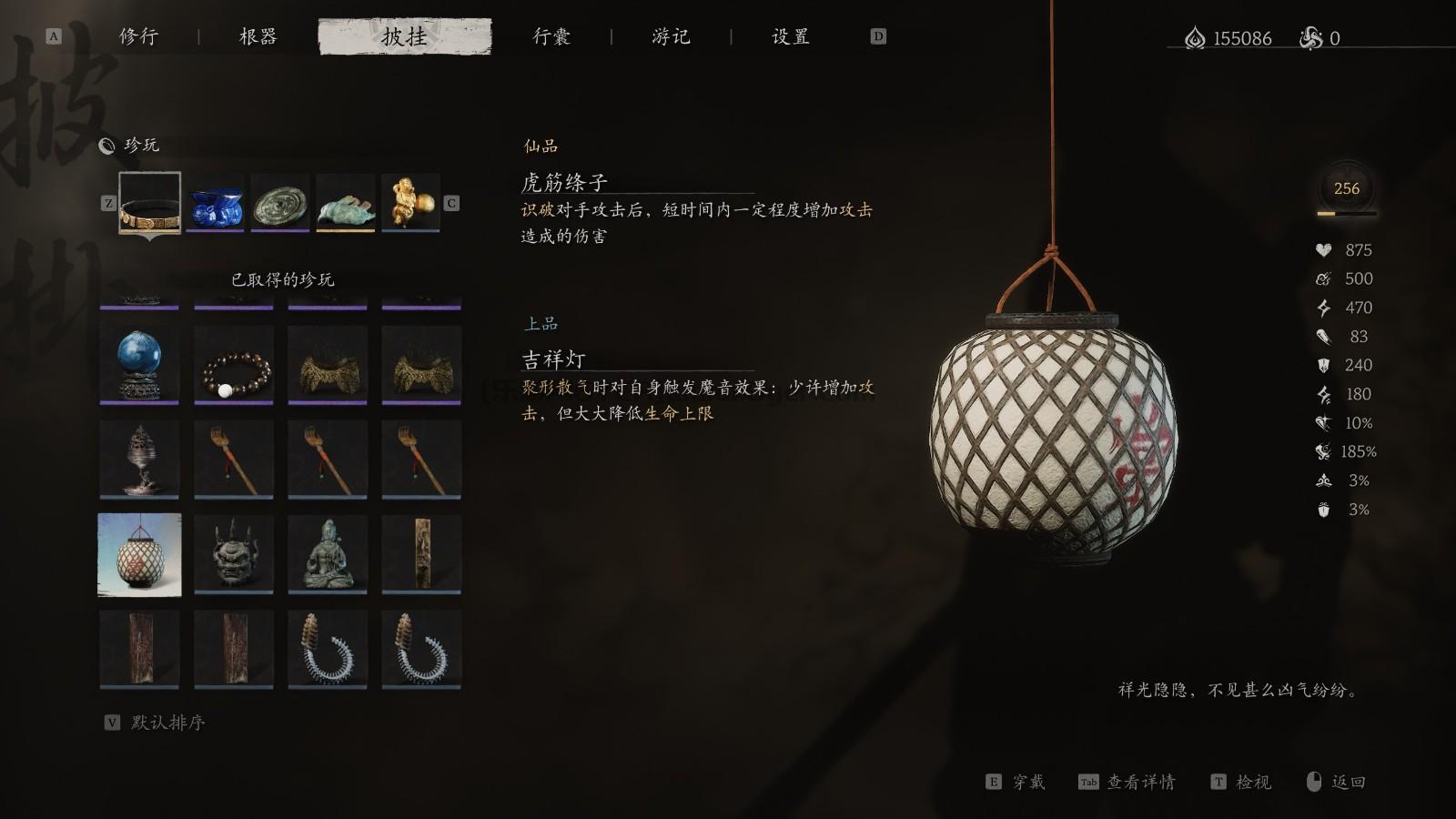Switch to the 行囊 tab
The width and height of the screenshot is (1456, 819).
(551, 37)
